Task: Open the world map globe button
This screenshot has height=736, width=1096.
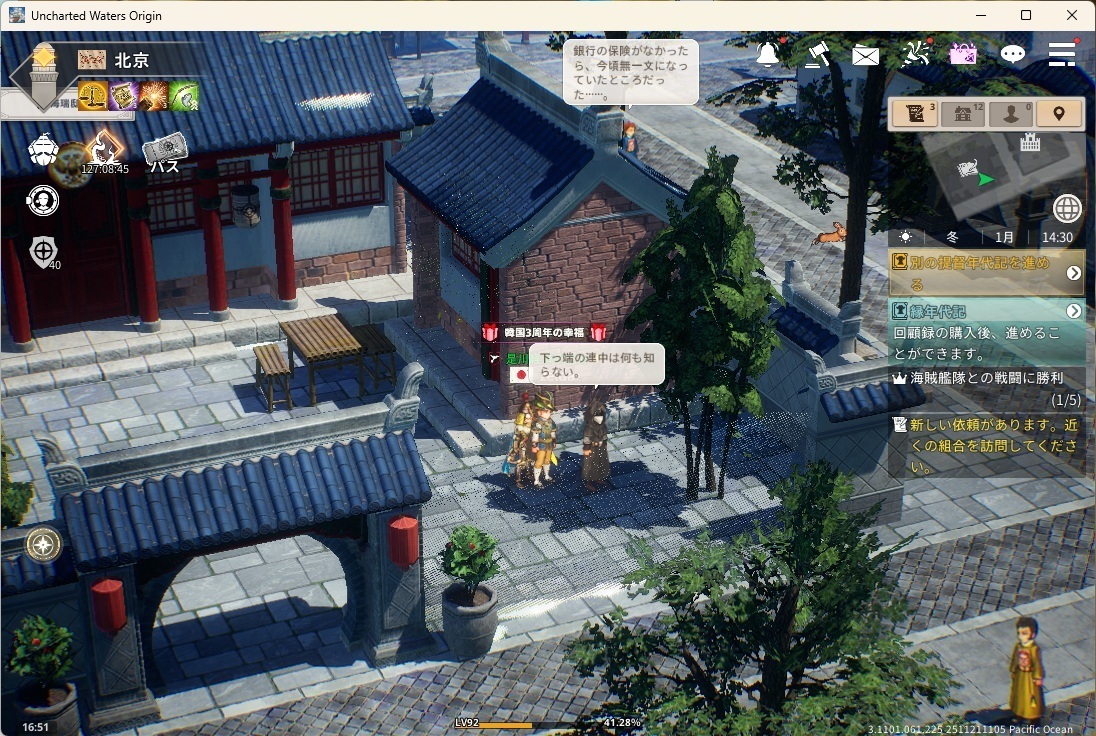Action: pyautogui.click(x=1067, y=209)
